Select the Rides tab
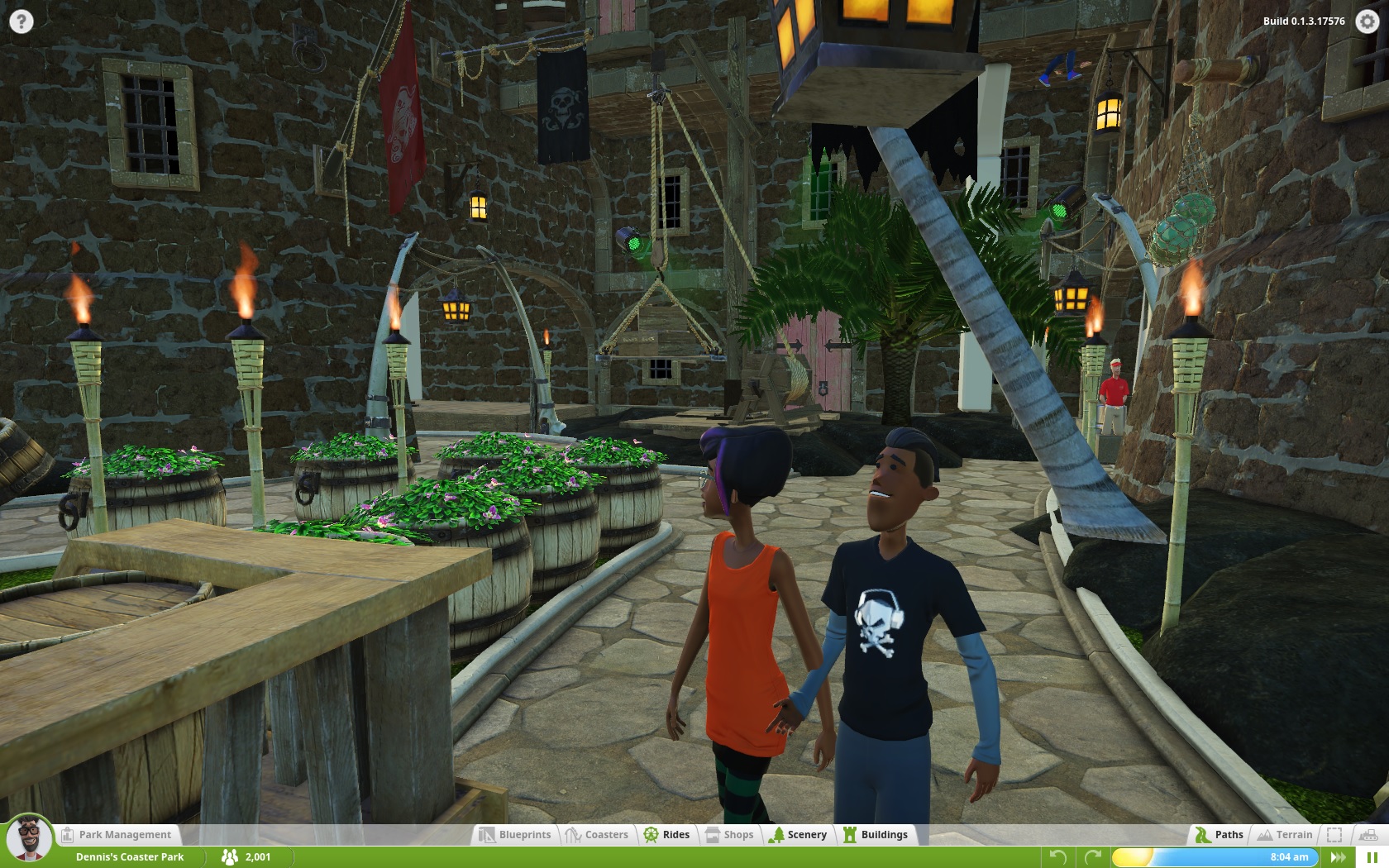The width and height of the screenshot is (1389, 868). click(667, 835)
